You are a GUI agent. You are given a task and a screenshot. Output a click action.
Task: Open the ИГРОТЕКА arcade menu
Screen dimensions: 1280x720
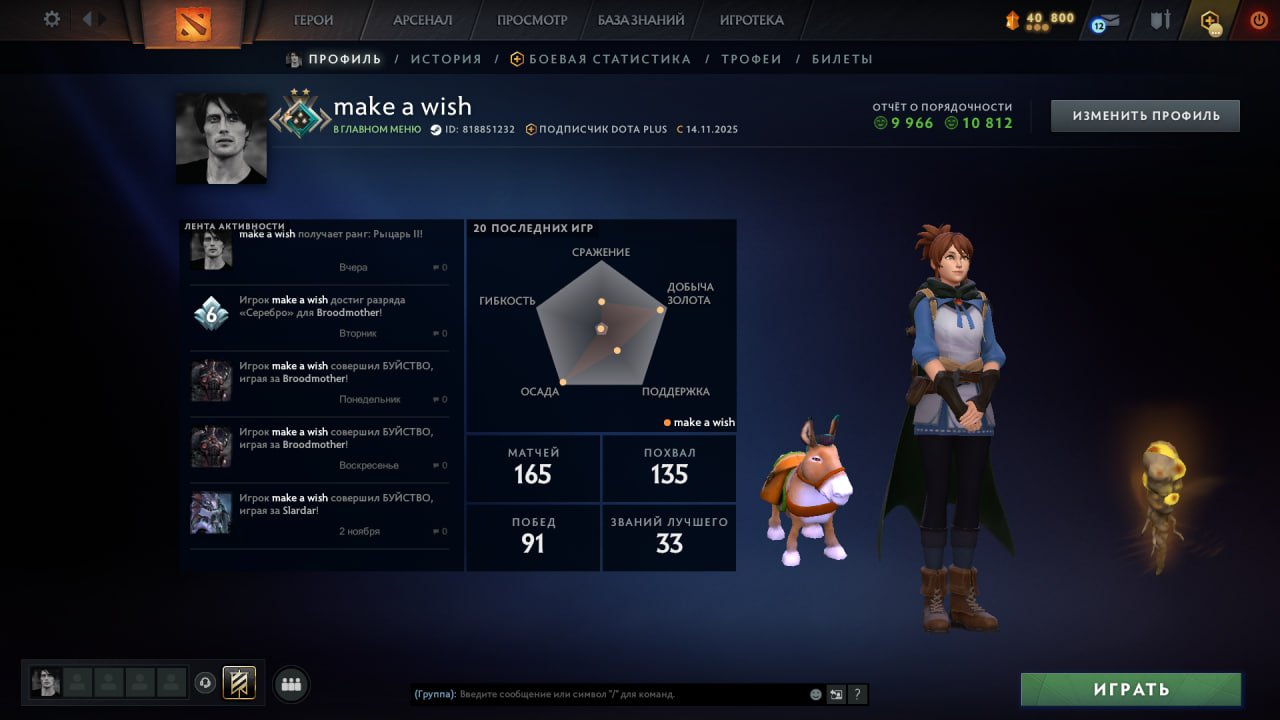751,20
